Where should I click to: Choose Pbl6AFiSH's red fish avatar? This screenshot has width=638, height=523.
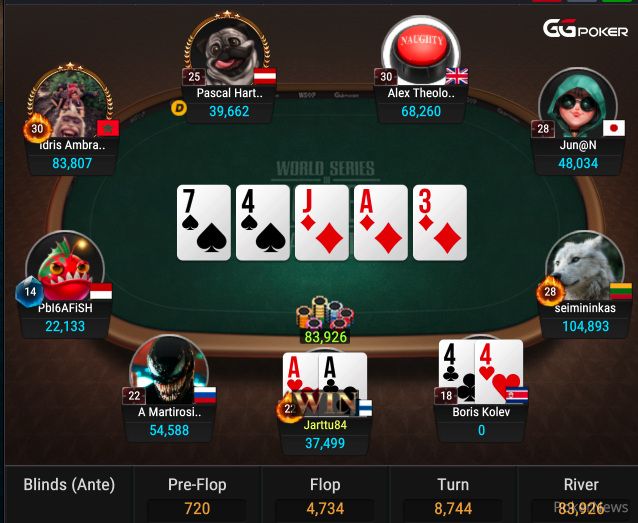pyautogui.click(x=66, y=268)
